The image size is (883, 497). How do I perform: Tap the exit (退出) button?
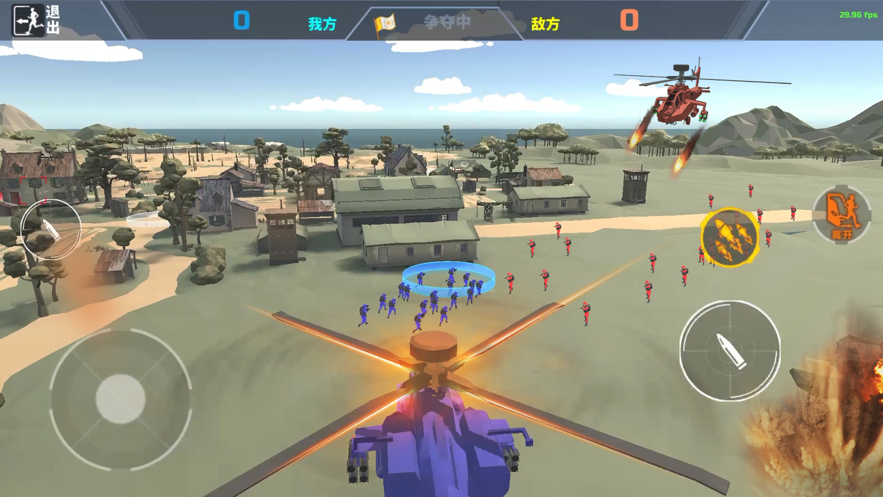pos(36,20)
